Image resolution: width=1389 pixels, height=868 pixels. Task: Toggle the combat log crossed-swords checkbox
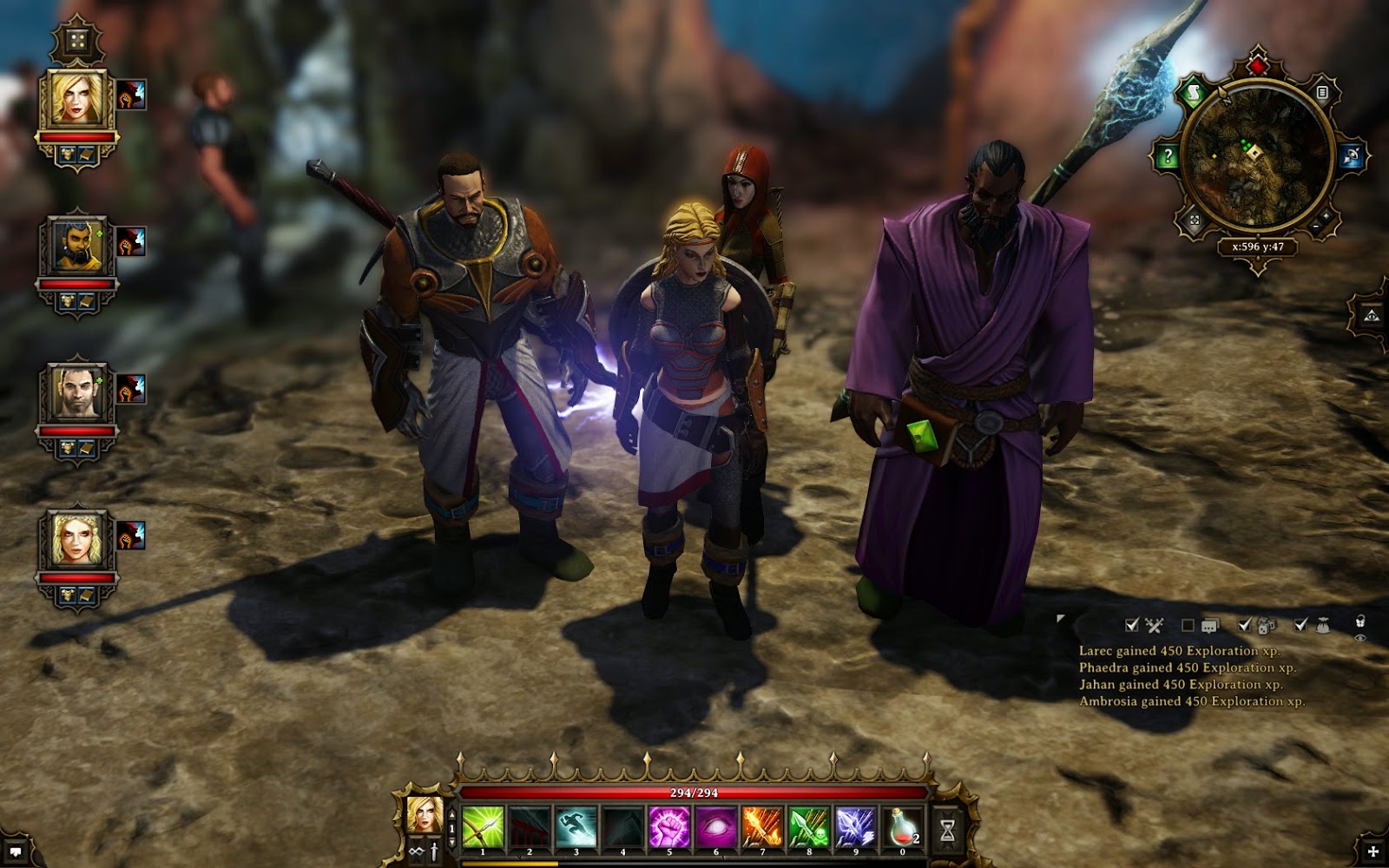pyautogui.click(x=1132, y=625)
